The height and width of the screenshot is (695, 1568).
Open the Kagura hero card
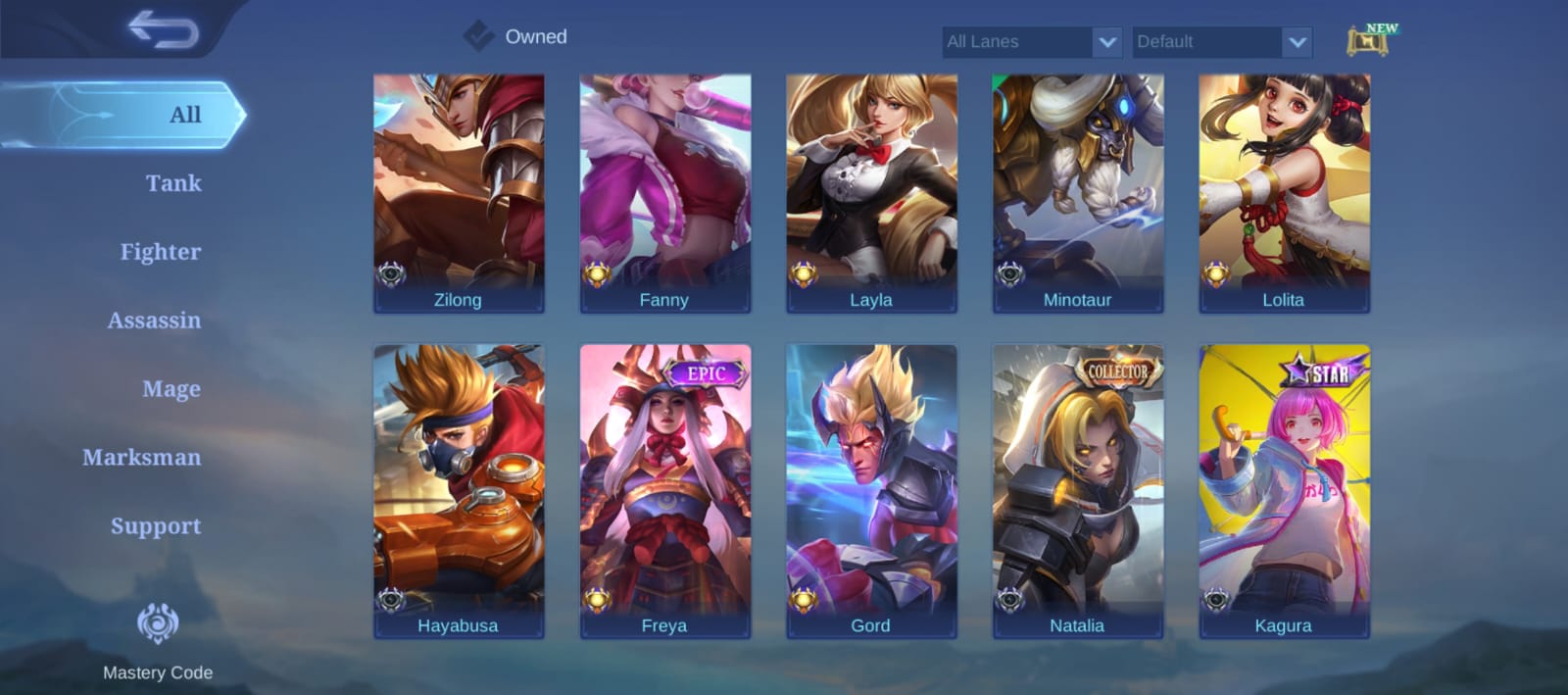(x=1284, y=490)
